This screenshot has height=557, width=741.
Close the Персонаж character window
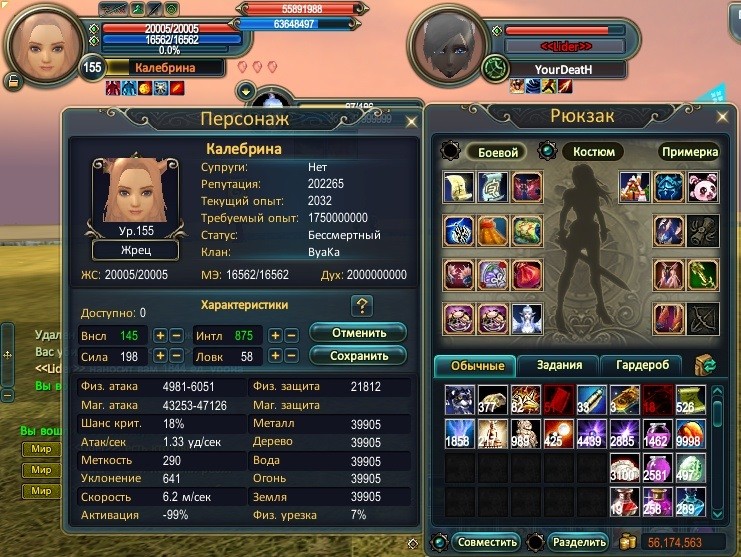(411, 122)
